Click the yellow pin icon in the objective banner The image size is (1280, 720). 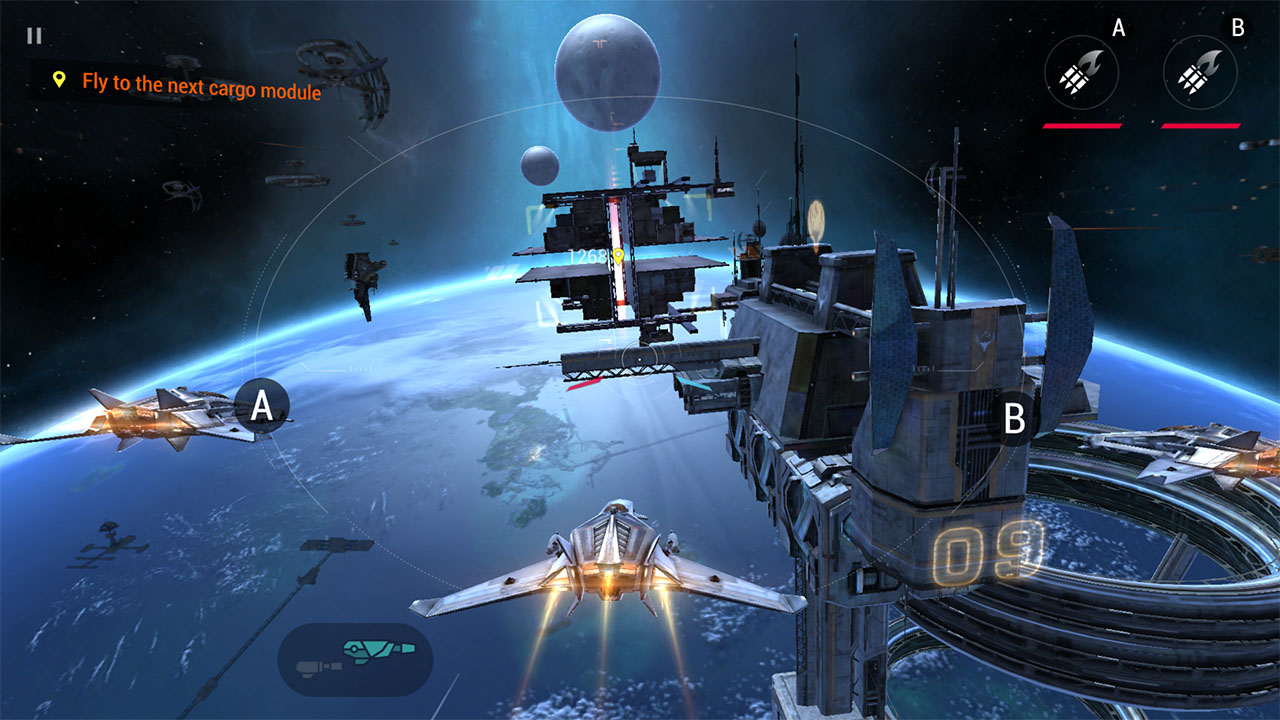59,77
